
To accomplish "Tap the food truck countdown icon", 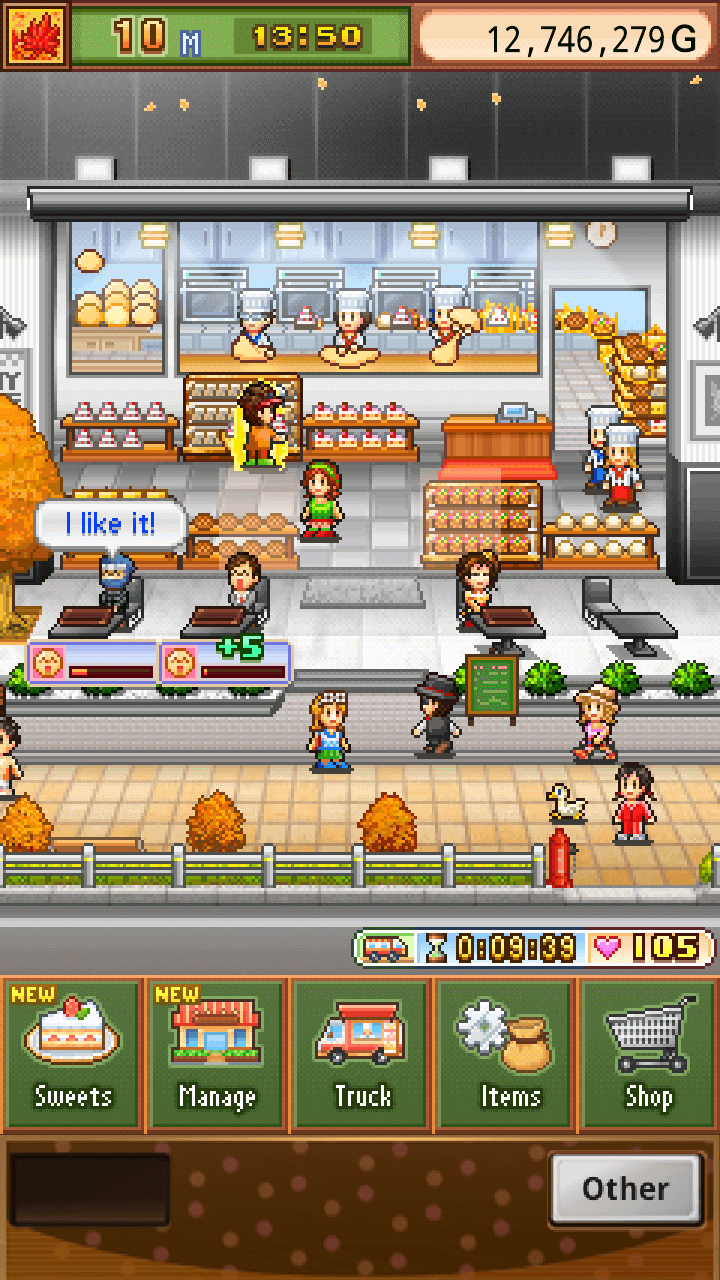I will click(385, 947).
